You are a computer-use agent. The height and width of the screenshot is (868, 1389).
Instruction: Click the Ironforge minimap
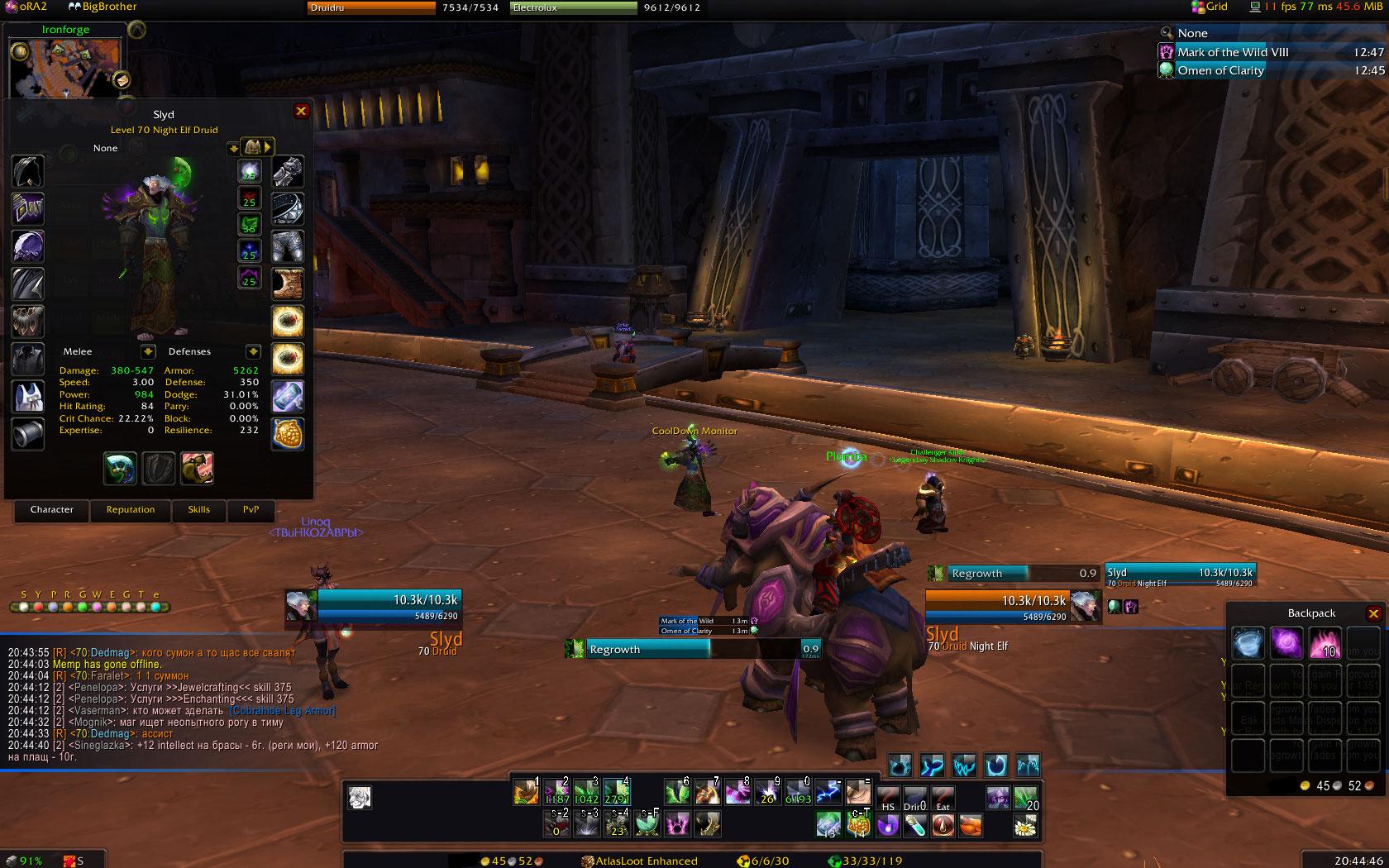64,68
